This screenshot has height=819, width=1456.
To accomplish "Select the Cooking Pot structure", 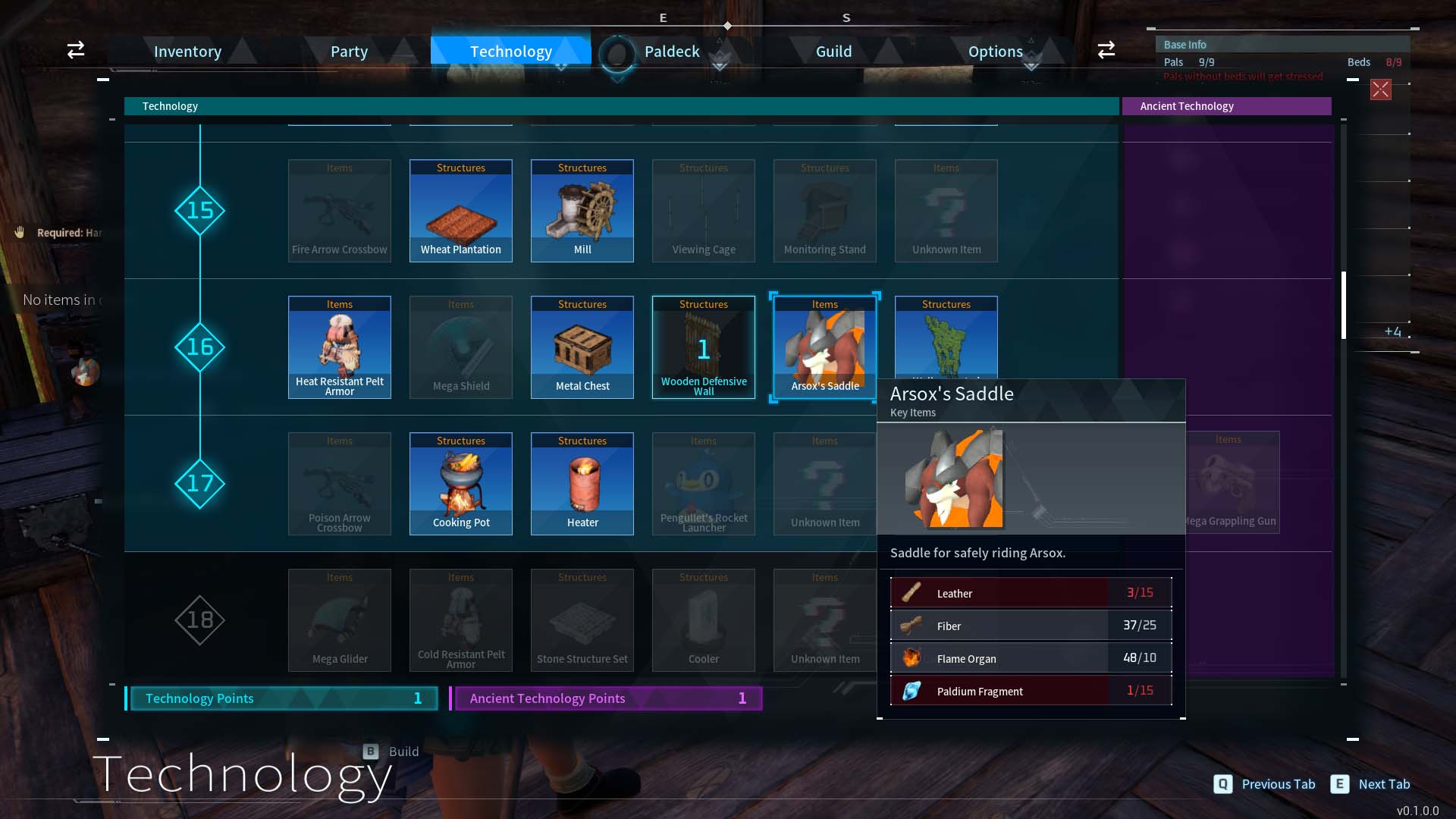I will [x=461, y=484].
